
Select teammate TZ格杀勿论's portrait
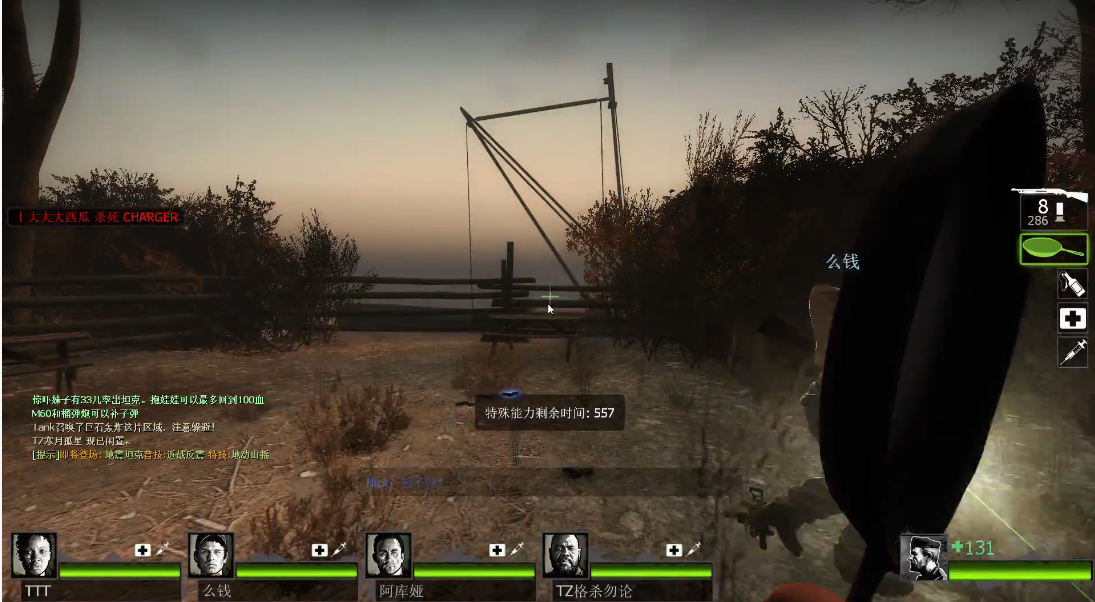(565, 555)
